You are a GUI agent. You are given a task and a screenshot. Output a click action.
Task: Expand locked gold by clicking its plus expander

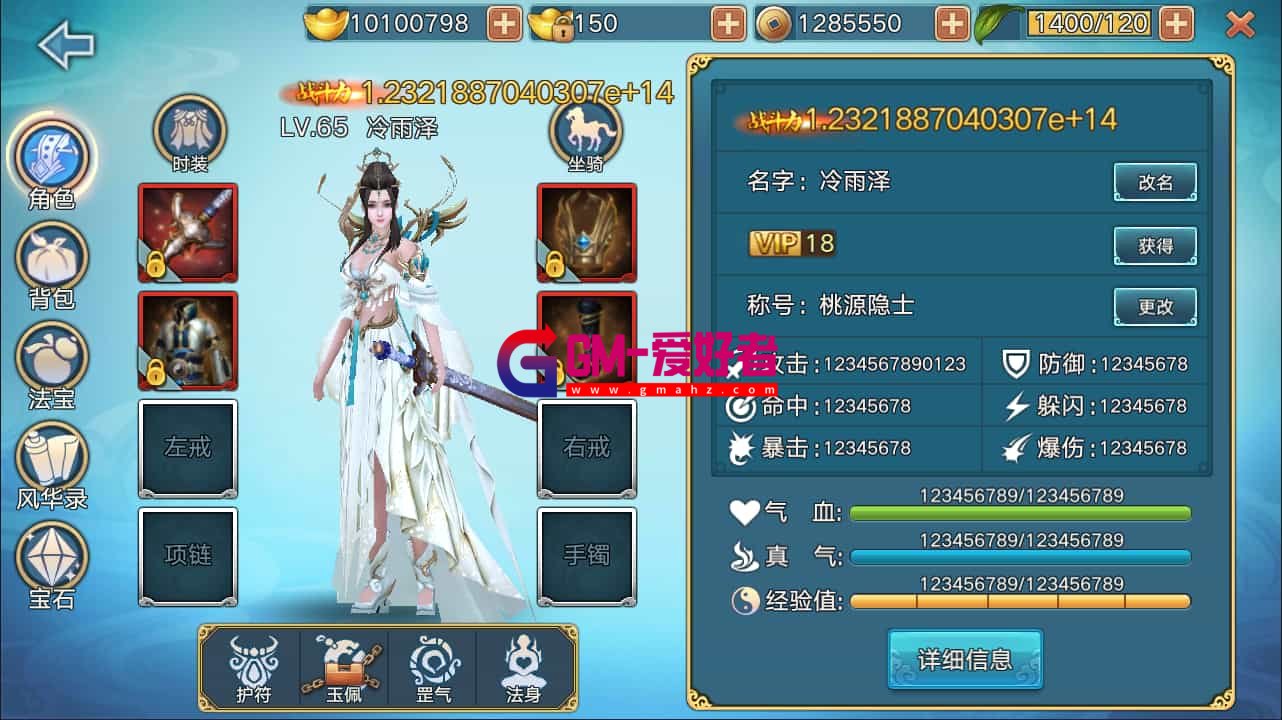pyautogui.click(x=731, y=21)
